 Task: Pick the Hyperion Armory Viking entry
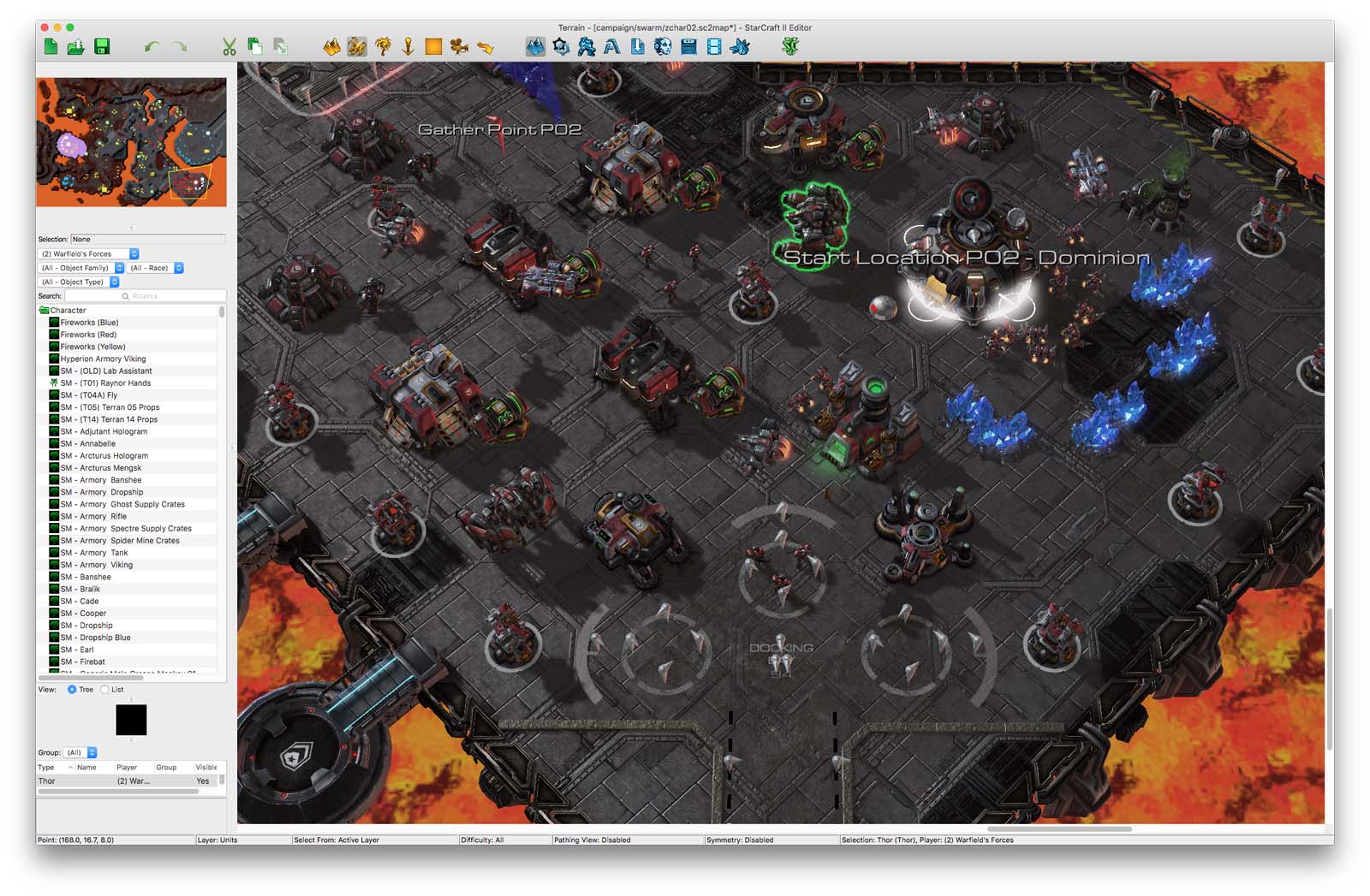[x=103, y=359]
